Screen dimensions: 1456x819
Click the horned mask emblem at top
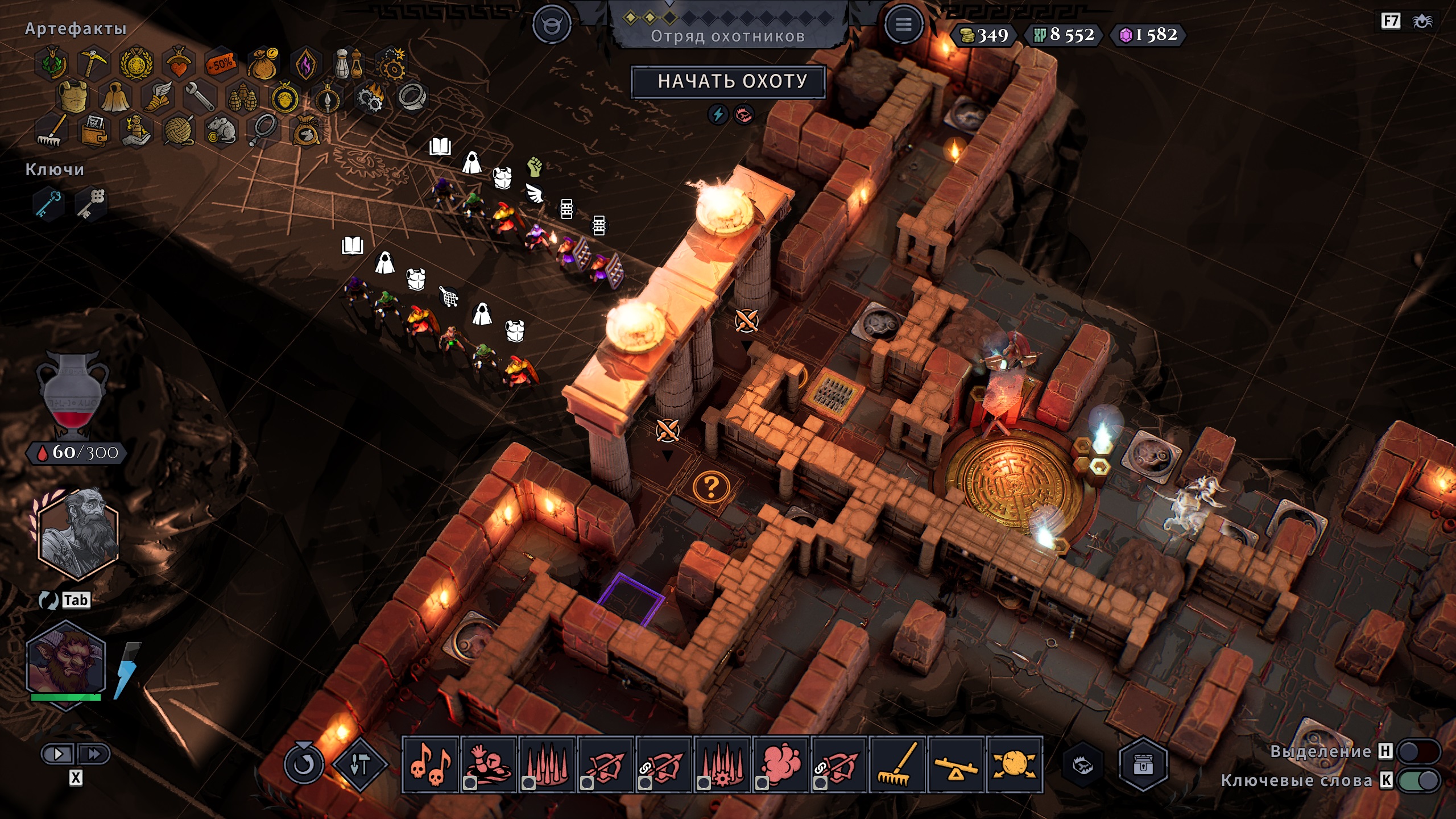click(551, 25)
